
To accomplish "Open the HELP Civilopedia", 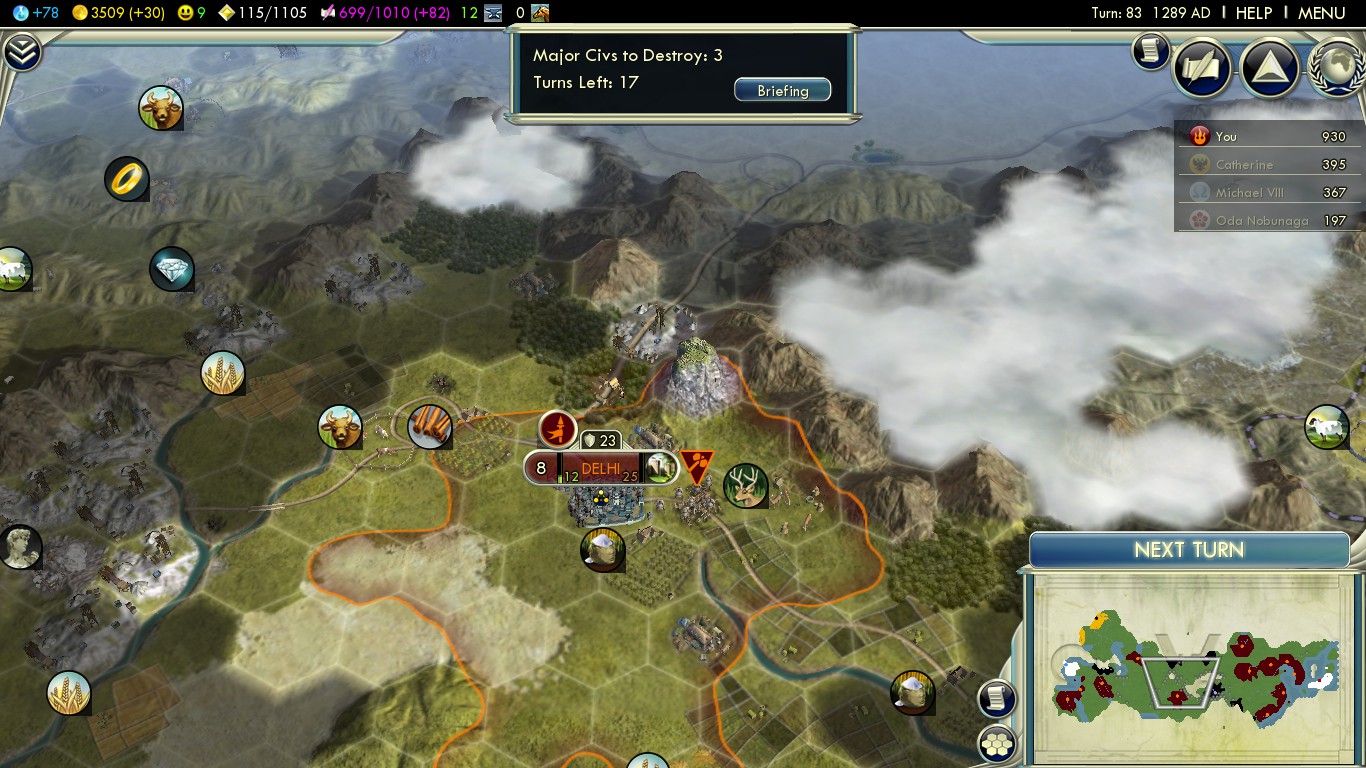I will click(x=1253, y=13).
